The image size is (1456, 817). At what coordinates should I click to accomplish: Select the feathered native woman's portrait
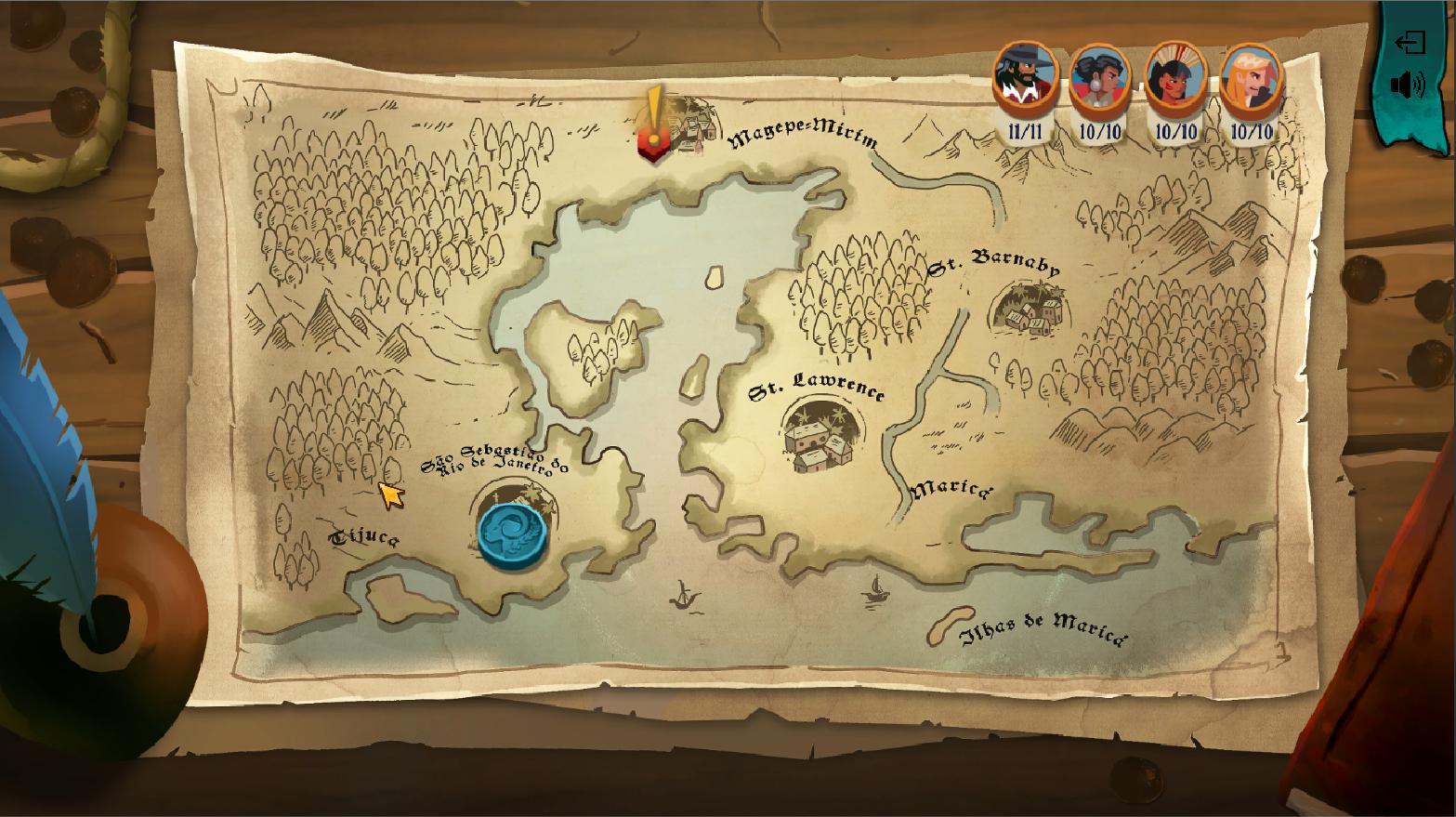point(1177,79)
